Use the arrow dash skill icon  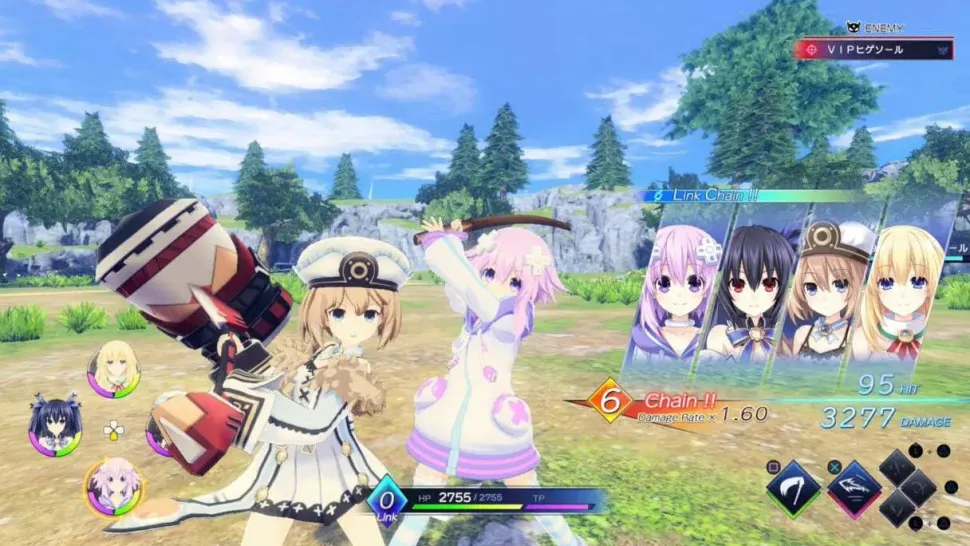click(854, 488)
